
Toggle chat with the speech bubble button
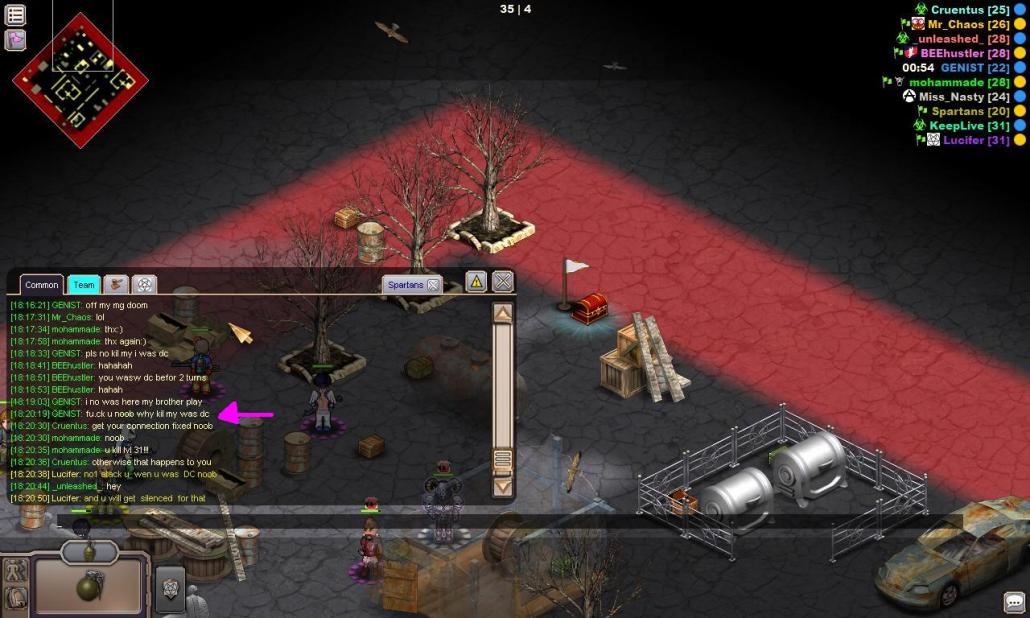[1014, 602]
